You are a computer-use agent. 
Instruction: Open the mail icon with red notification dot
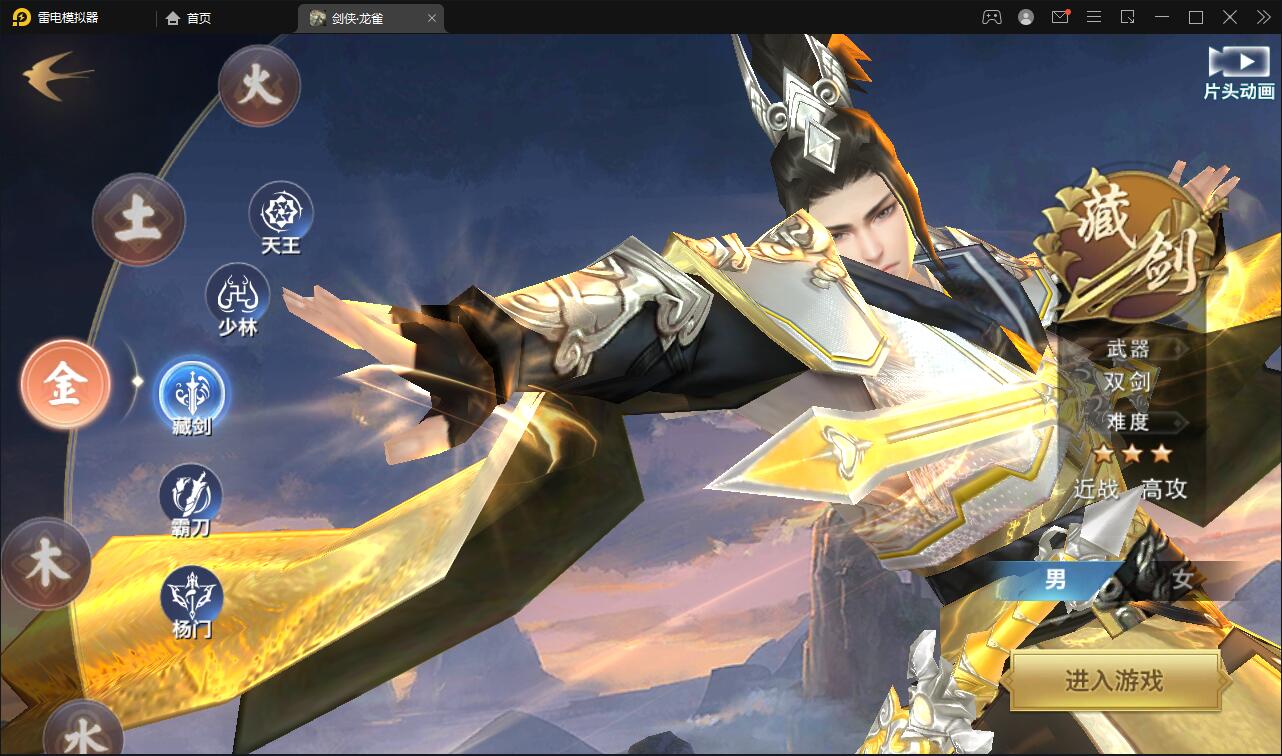click(1060, 17)
